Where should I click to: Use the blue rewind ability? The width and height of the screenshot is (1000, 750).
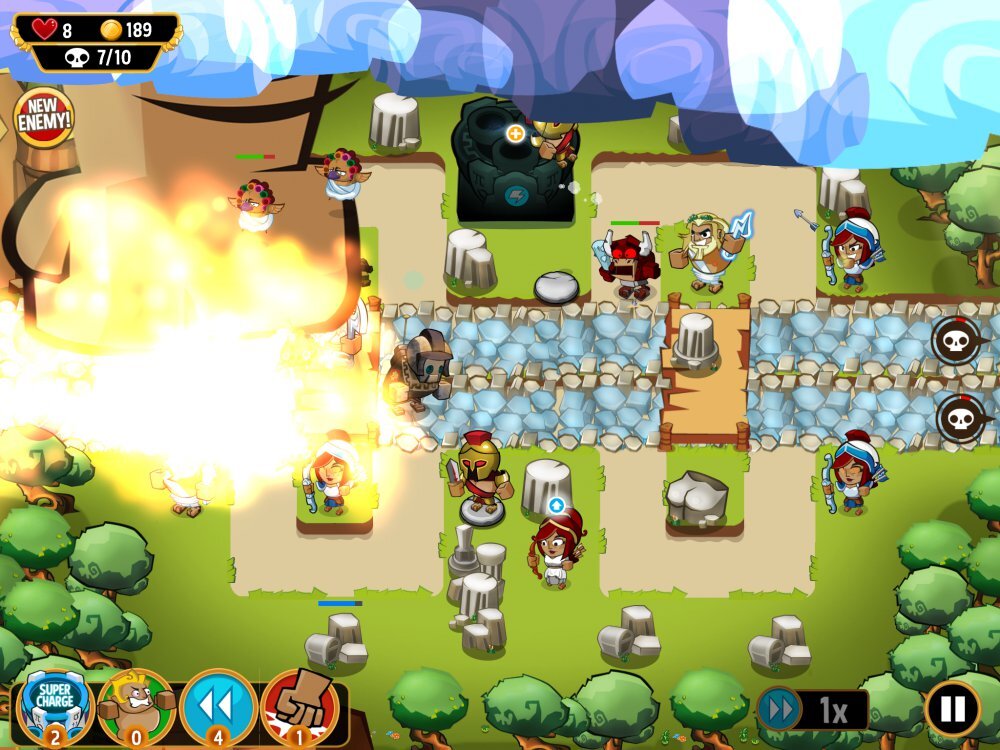click(218, 706)
